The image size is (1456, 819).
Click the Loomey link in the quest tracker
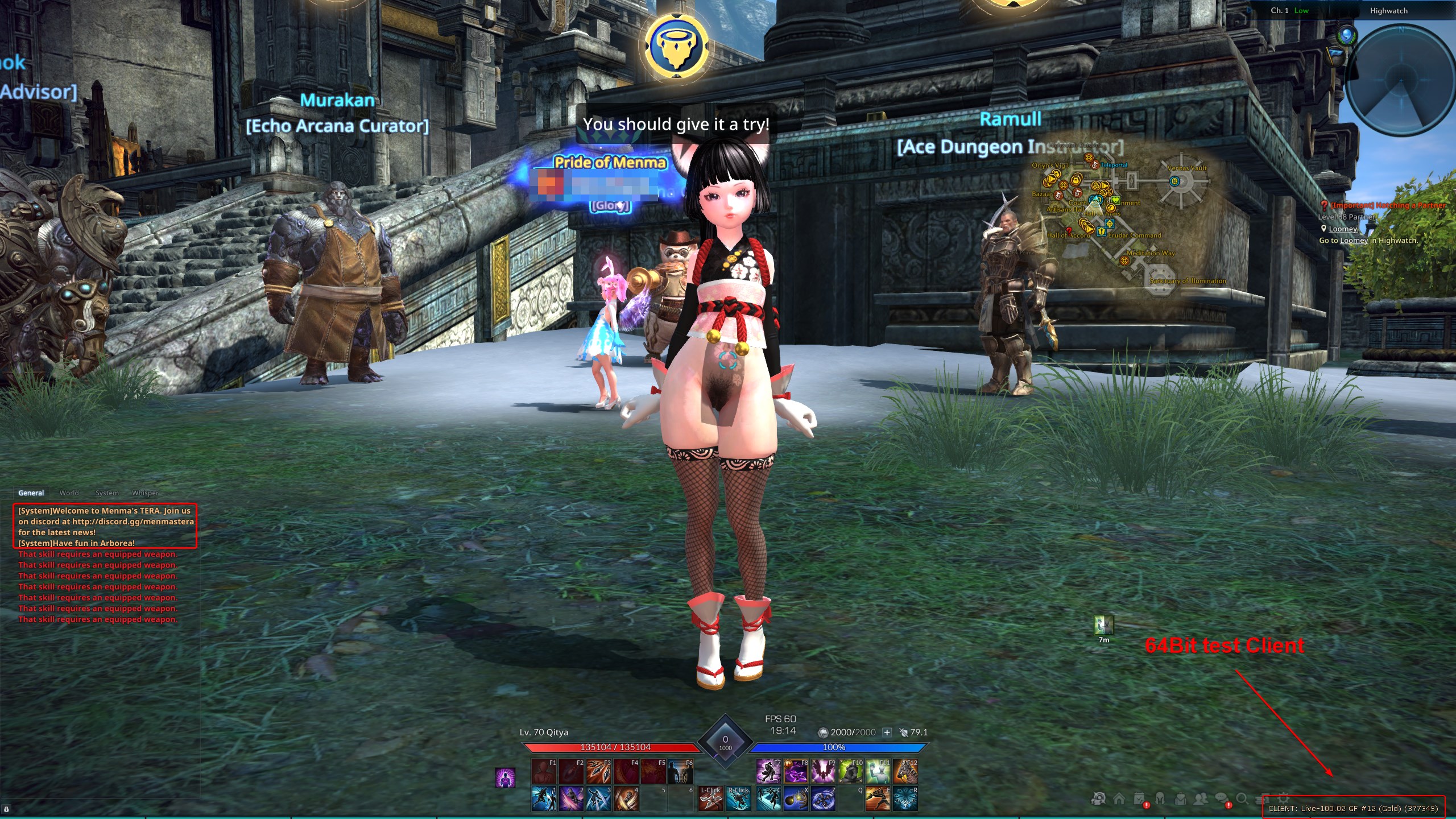coord(1343,229)
